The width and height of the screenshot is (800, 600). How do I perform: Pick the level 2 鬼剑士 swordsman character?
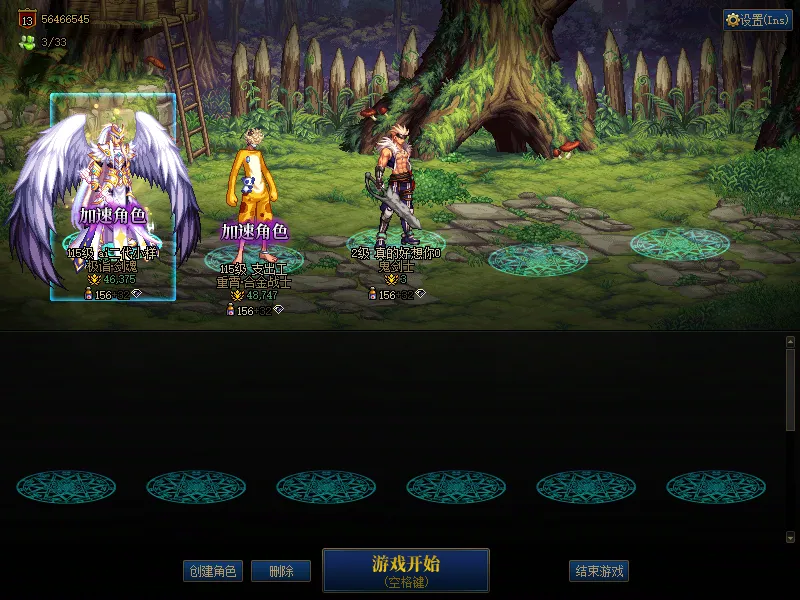396,195
